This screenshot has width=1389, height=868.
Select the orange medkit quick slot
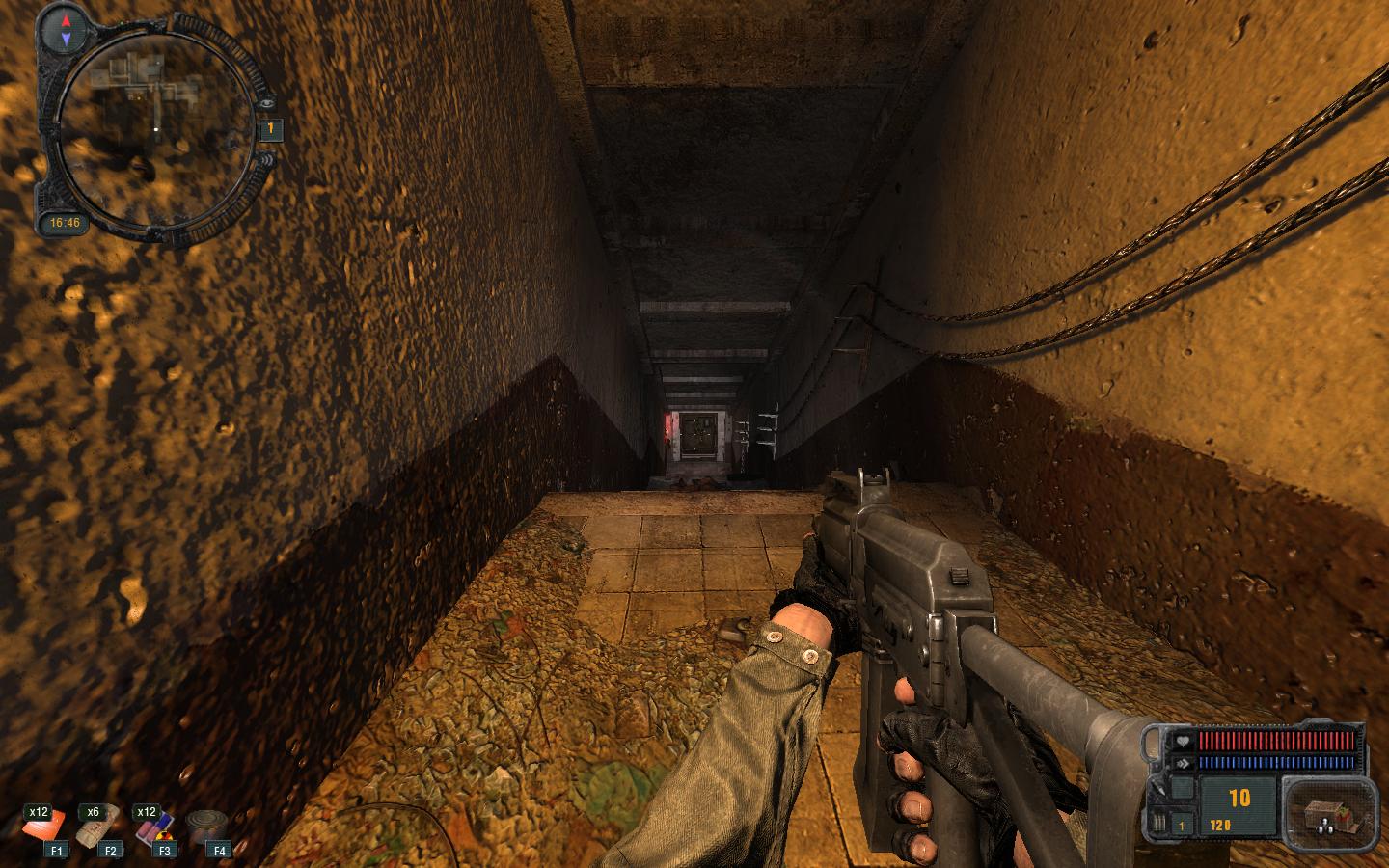(x=44, y=827)
